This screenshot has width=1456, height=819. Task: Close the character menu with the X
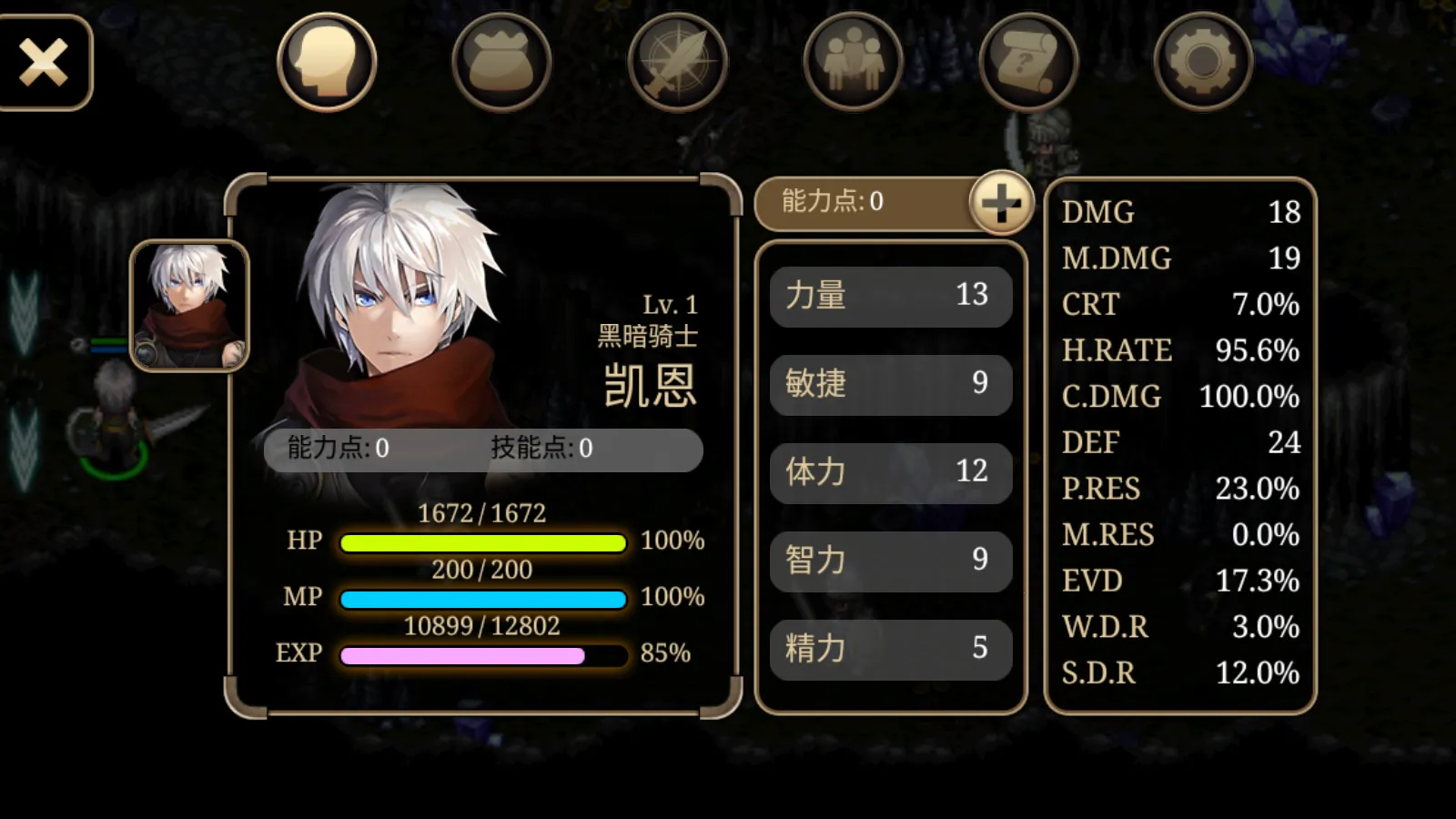[44, 62]
